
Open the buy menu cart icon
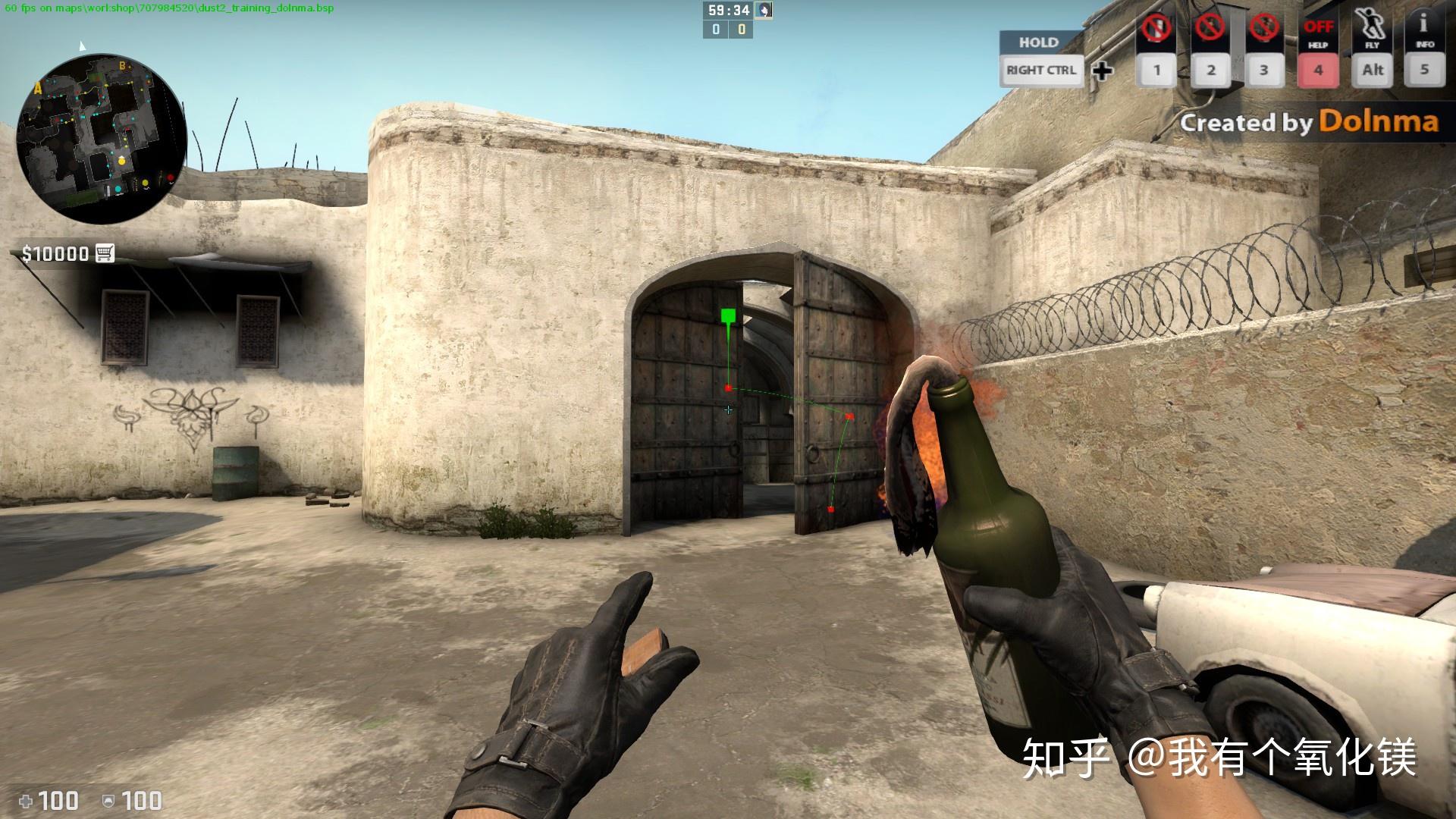pos(105,253)
